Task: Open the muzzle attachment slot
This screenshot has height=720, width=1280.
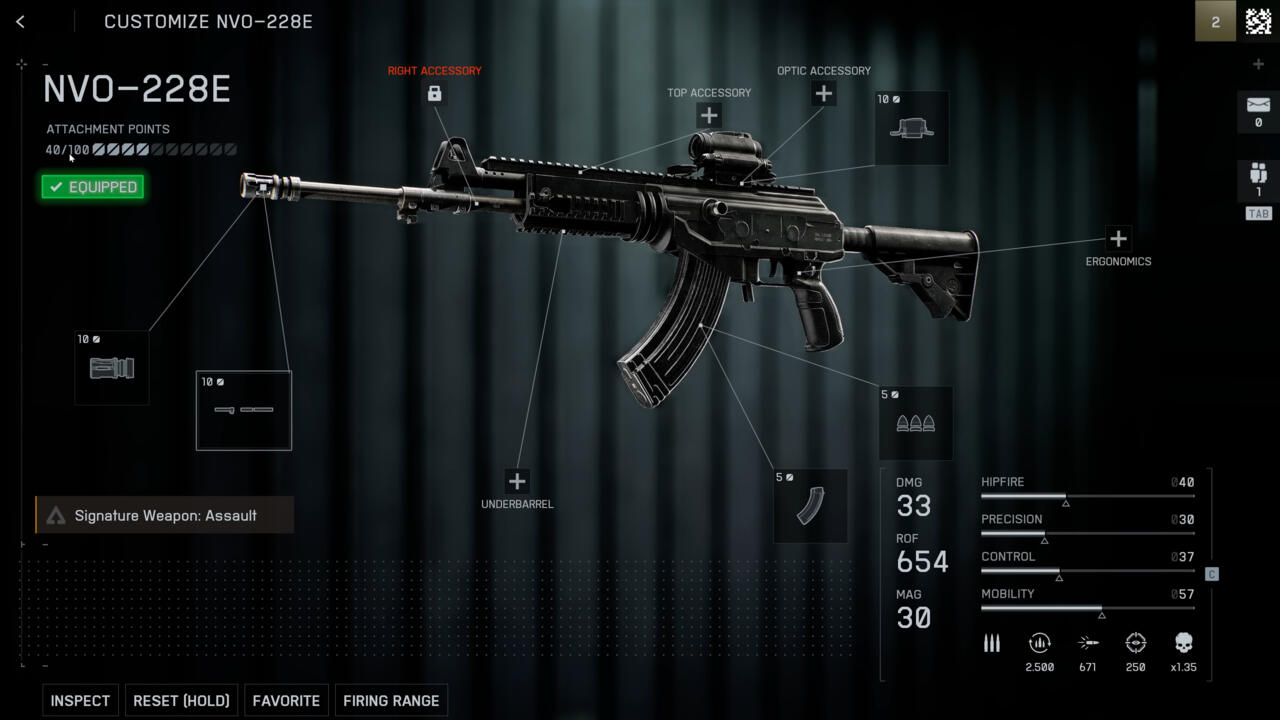Action: 112,368
